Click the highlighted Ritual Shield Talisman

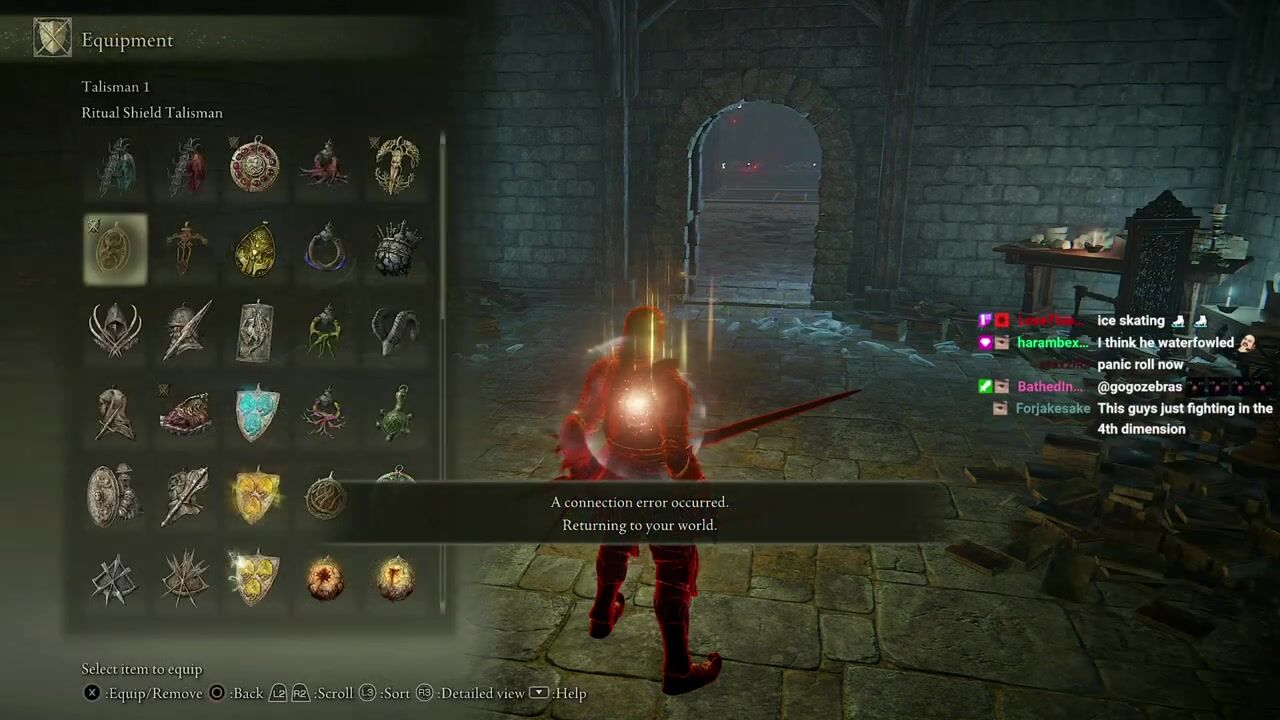(x=115, y=249)
